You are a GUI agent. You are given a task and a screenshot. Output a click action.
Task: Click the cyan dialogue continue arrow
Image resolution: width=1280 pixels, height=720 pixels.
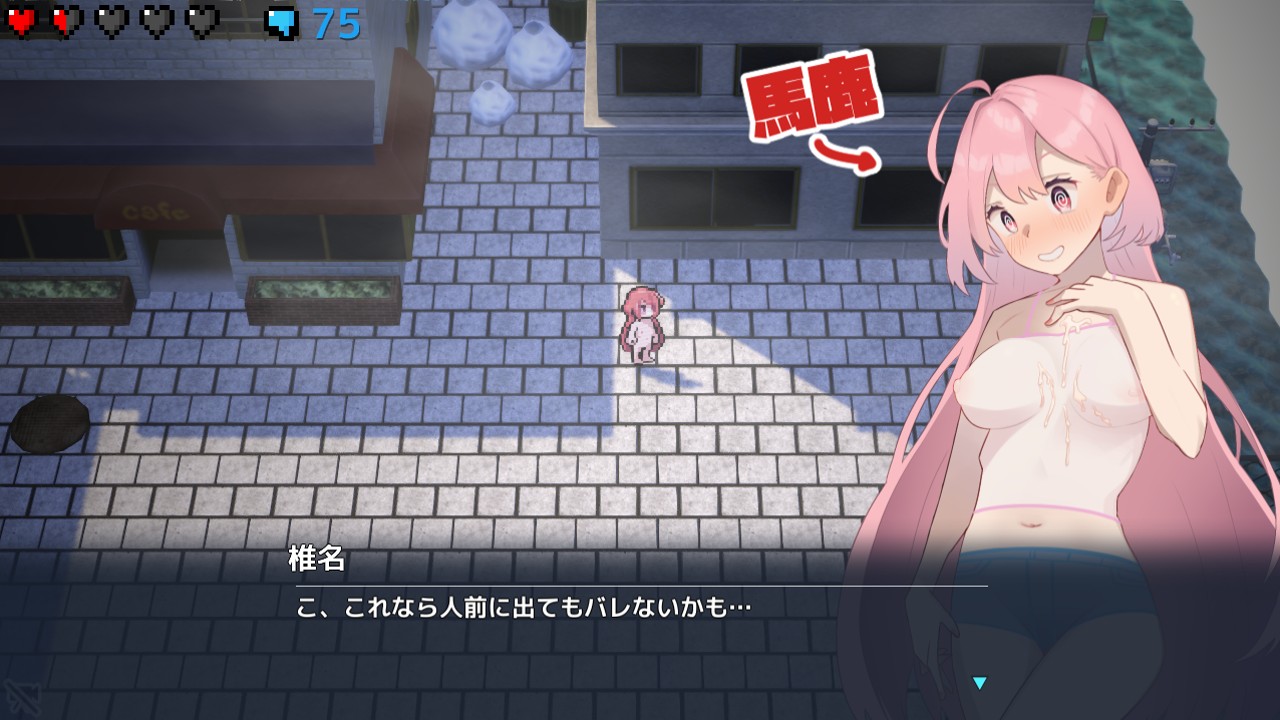click(980, 683)
